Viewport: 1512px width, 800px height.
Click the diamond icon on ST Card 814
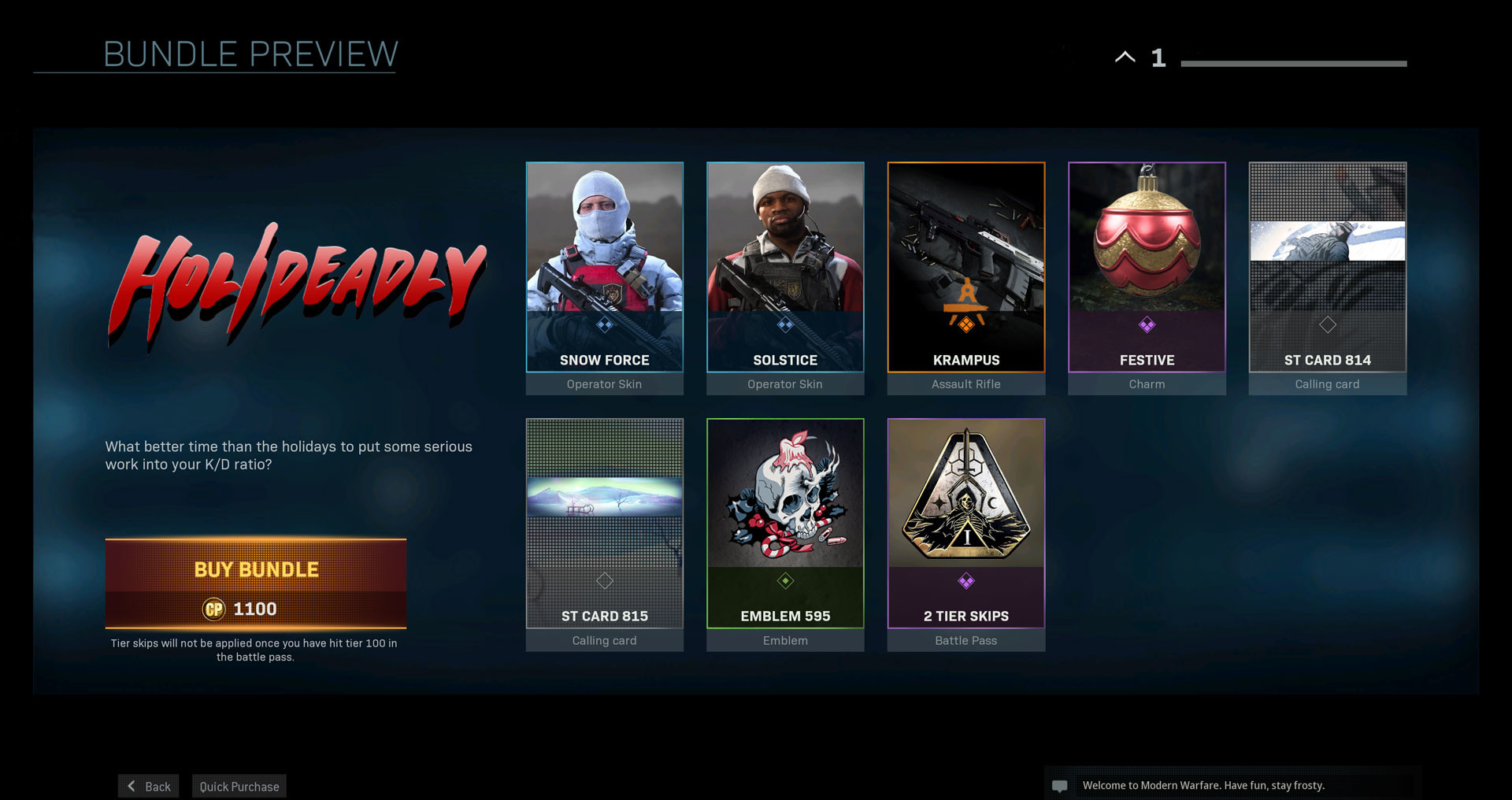1328,324
